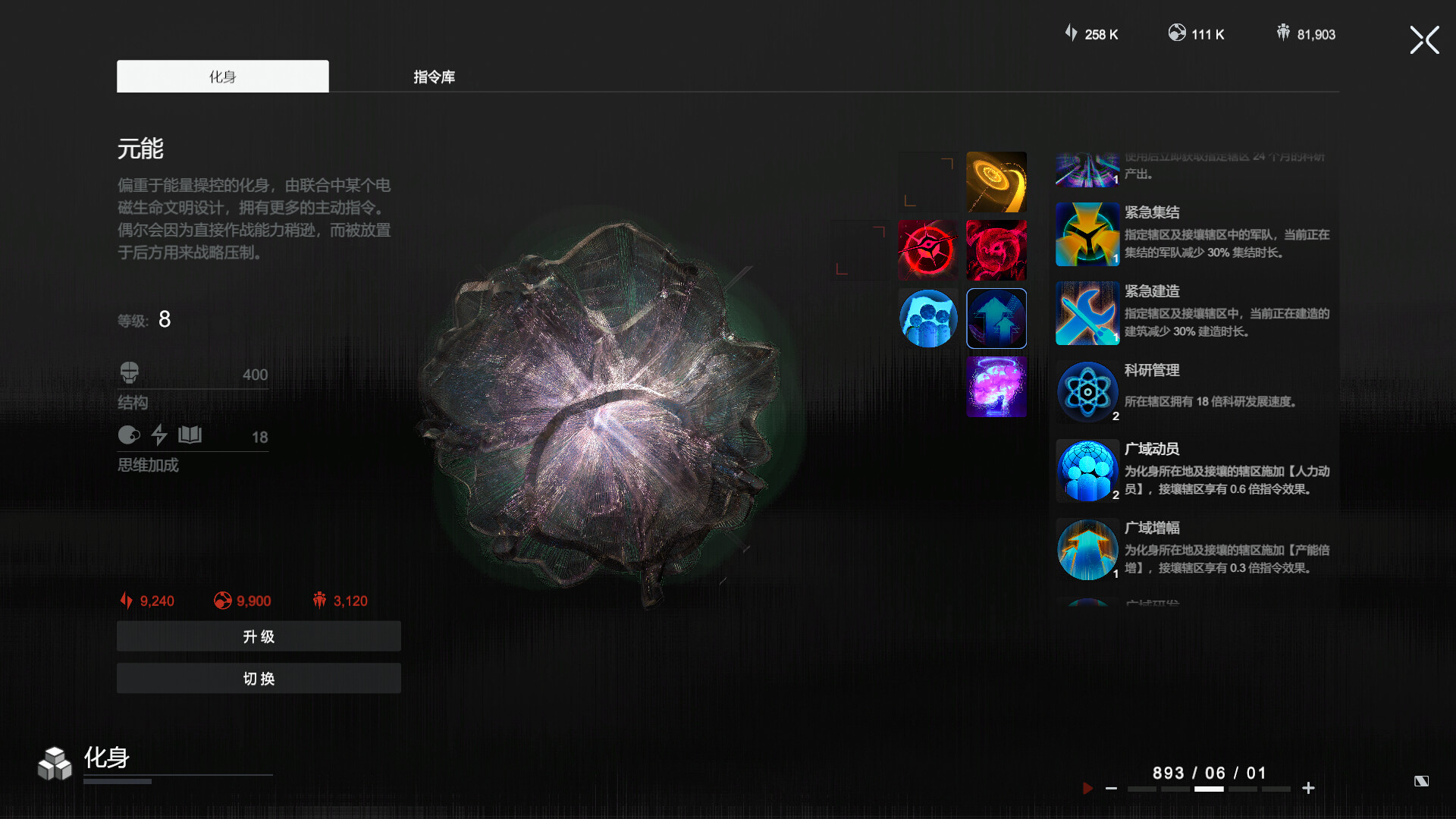Select the 广域动员 command icon
This screenshot has height=819, width=1456.
[x=1087, y=471]
